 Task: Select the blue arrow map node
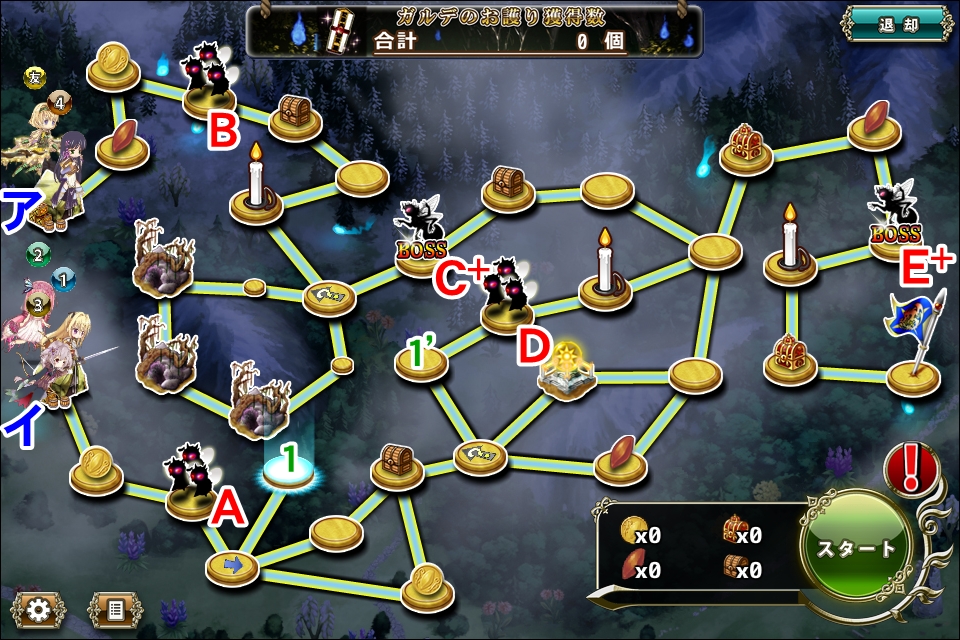232,567
